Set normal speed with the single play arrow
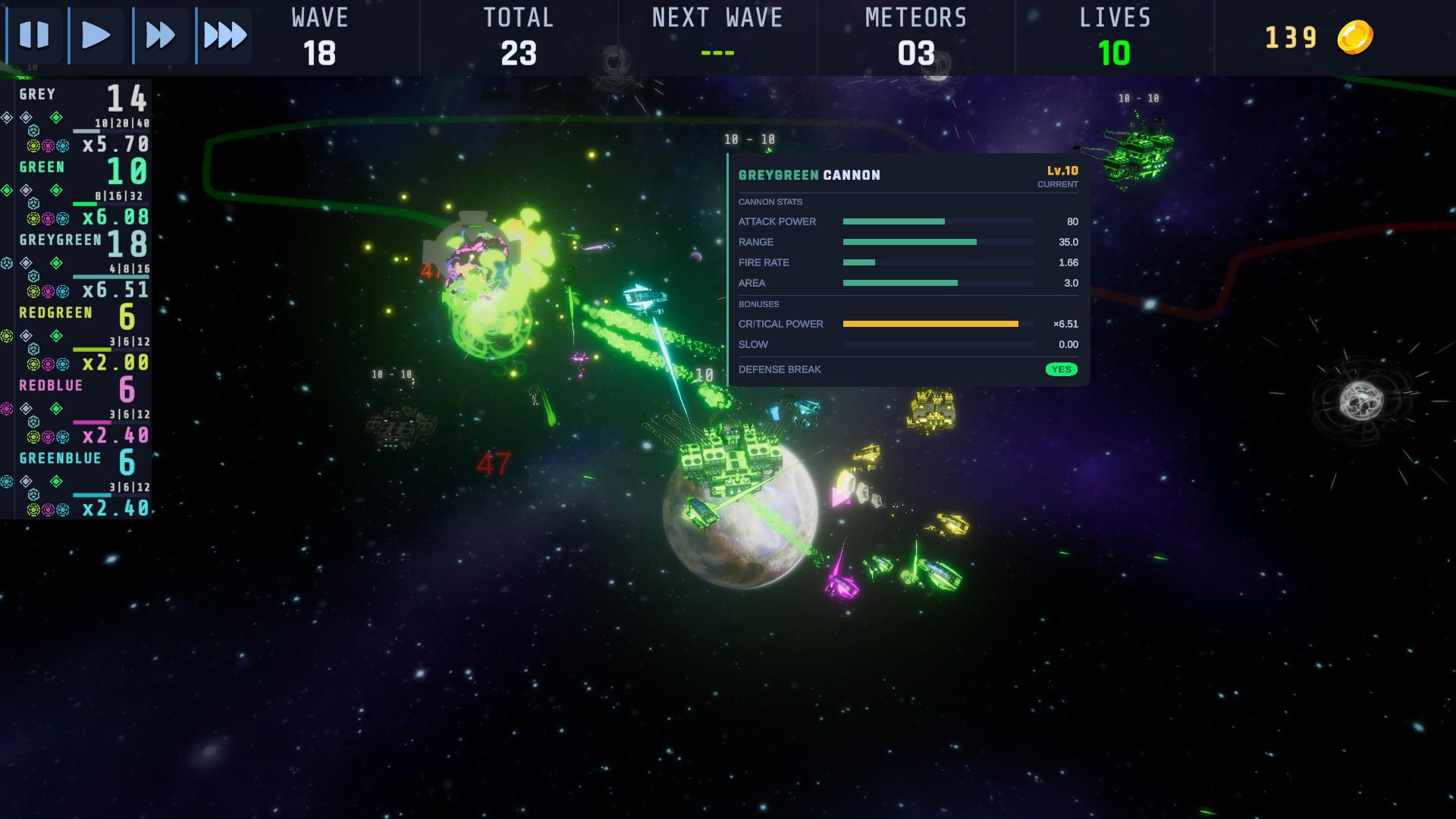The width and height of the screenshot is (1456, 819). [96, 35]
